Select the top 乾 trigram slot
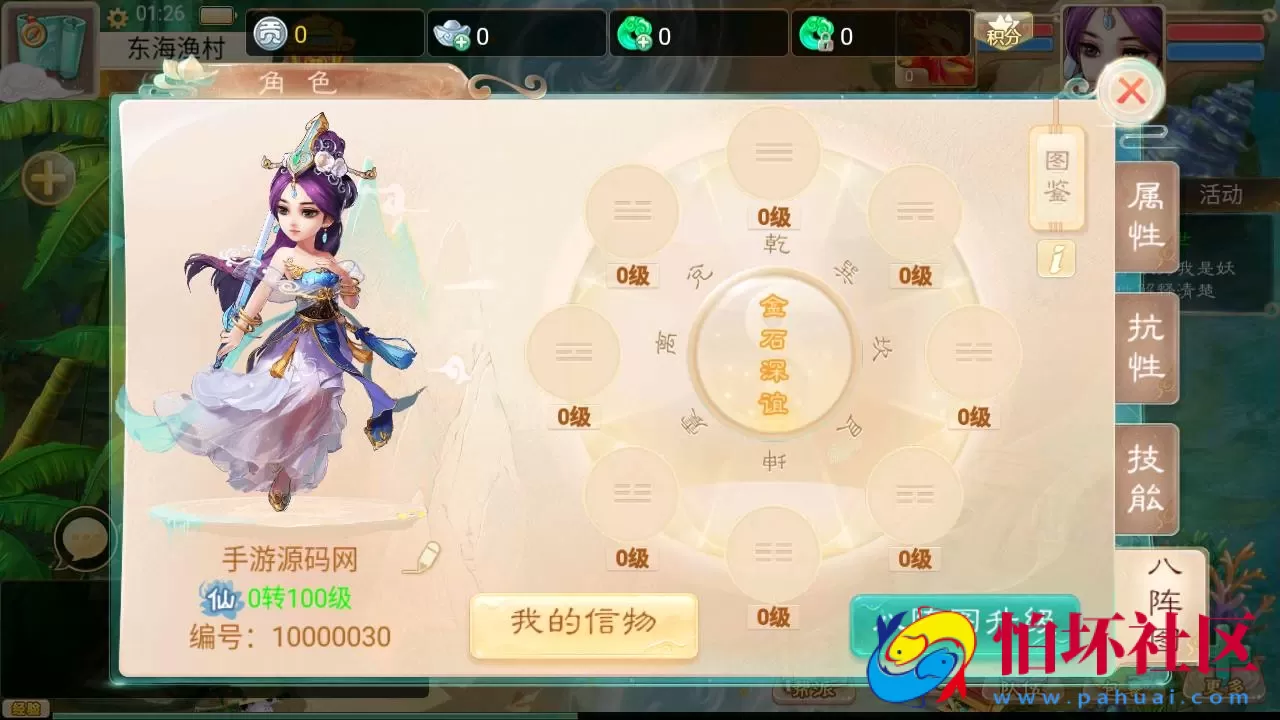The height and width of the screenshot is (720, 1280). click(772, 150)
